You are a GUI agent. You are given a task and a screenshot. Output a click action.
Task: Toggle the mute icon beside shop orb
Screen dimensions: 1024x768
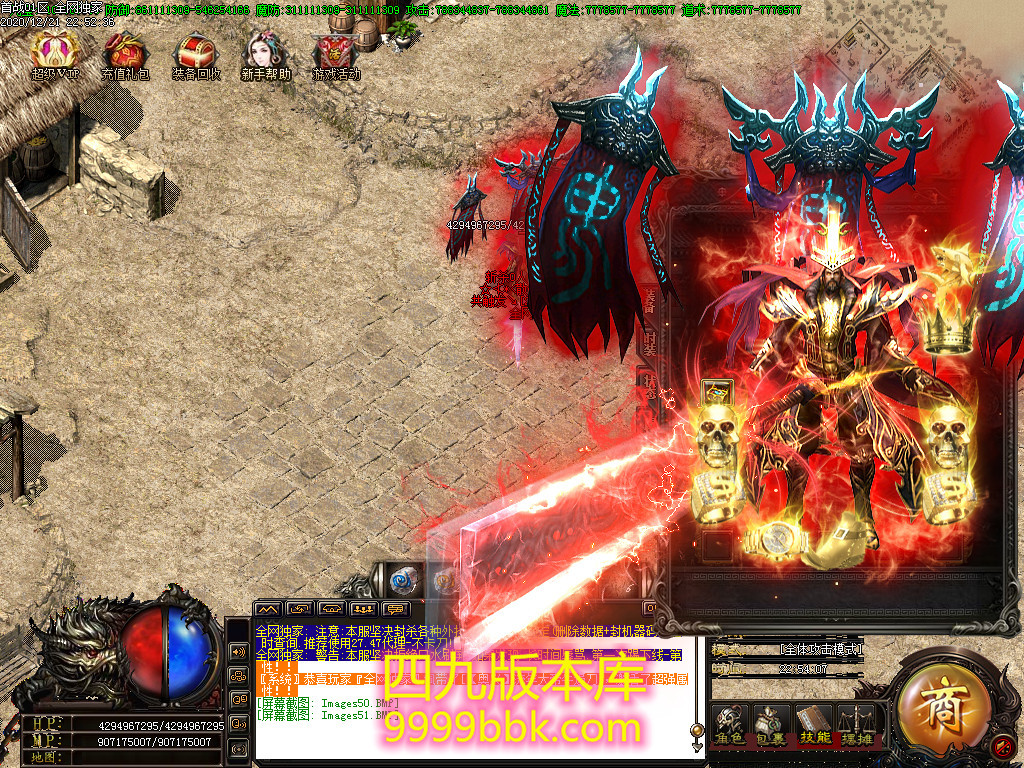1004,745
